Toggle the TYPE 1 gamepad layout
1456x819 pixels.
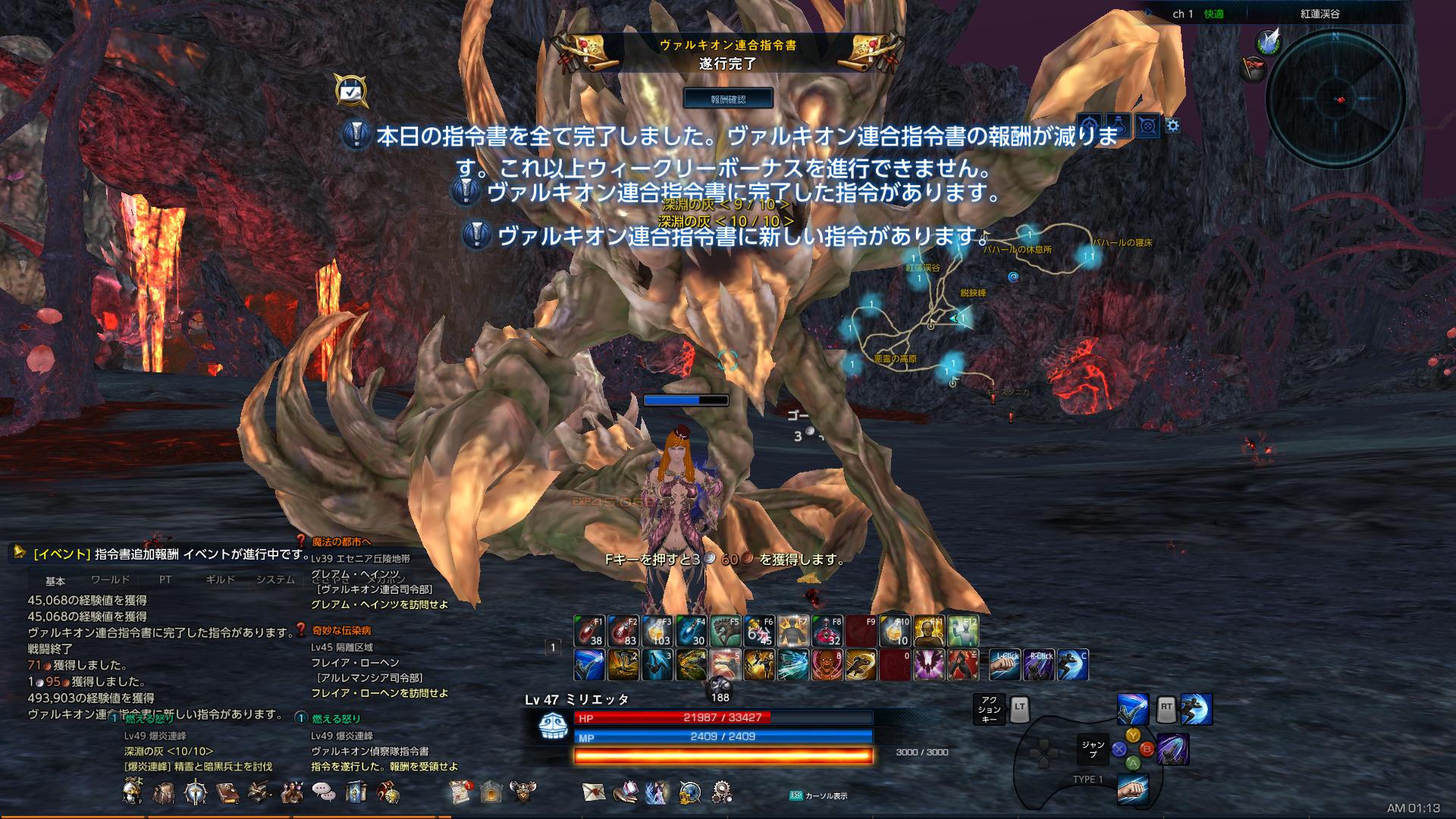coord(1090,778)
